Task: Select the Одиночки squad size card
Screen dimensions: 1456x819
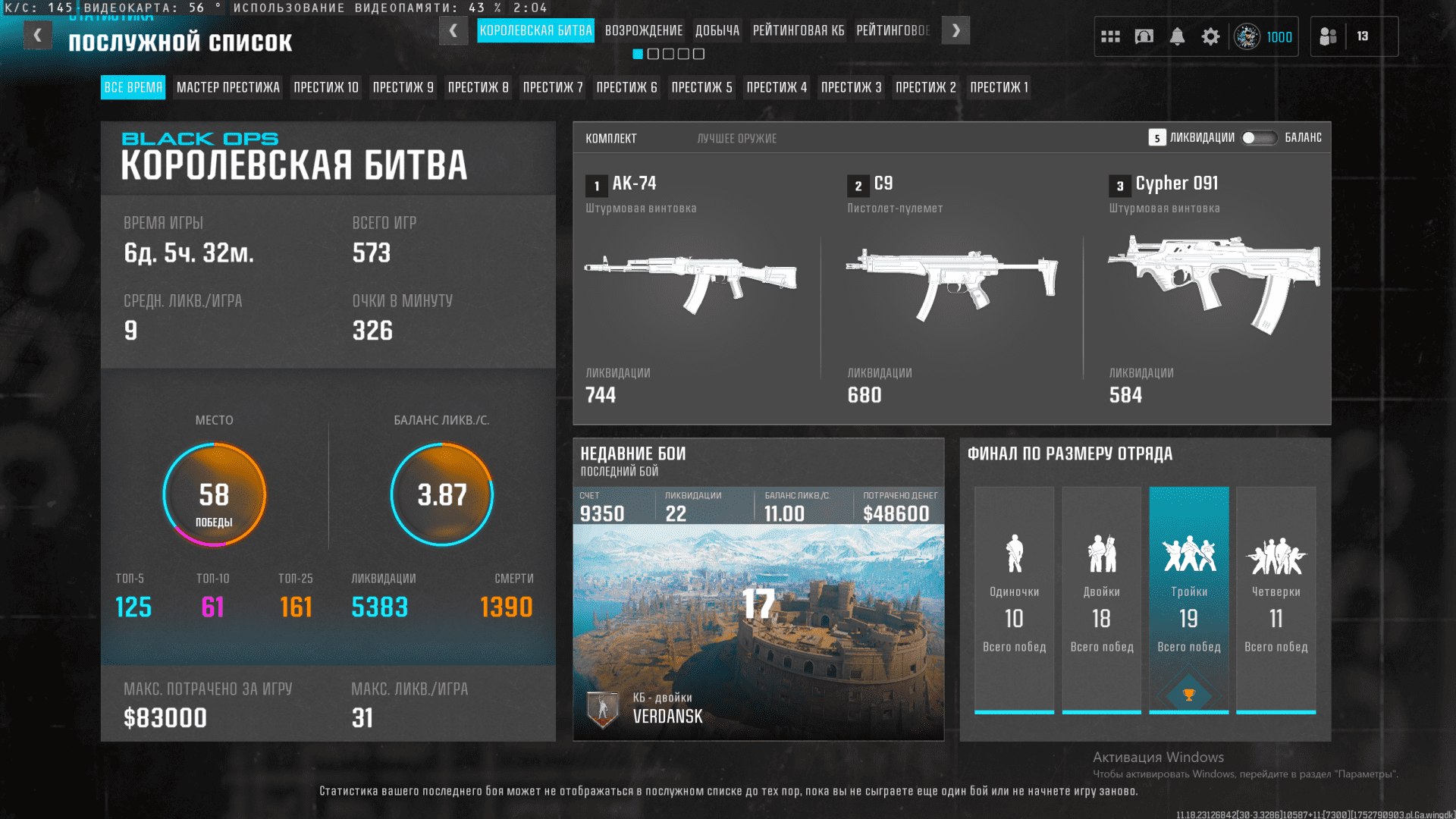Action: [x=1014, y=599]
